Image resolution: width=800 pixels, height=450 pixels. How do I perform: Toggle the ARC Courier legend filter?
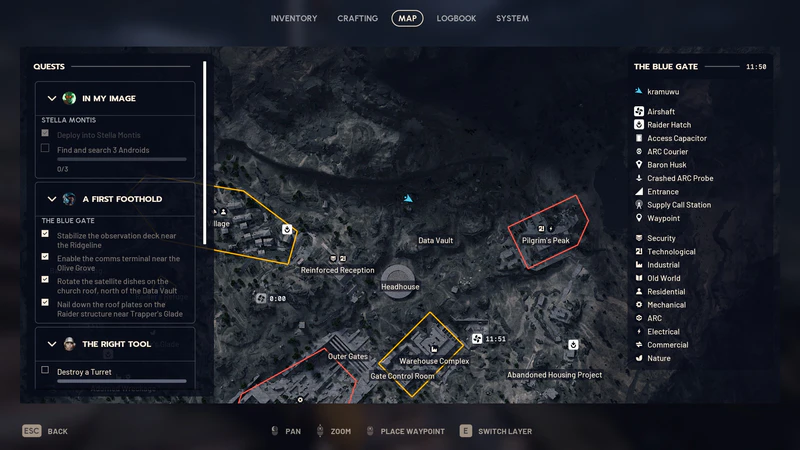click(667, 152)
